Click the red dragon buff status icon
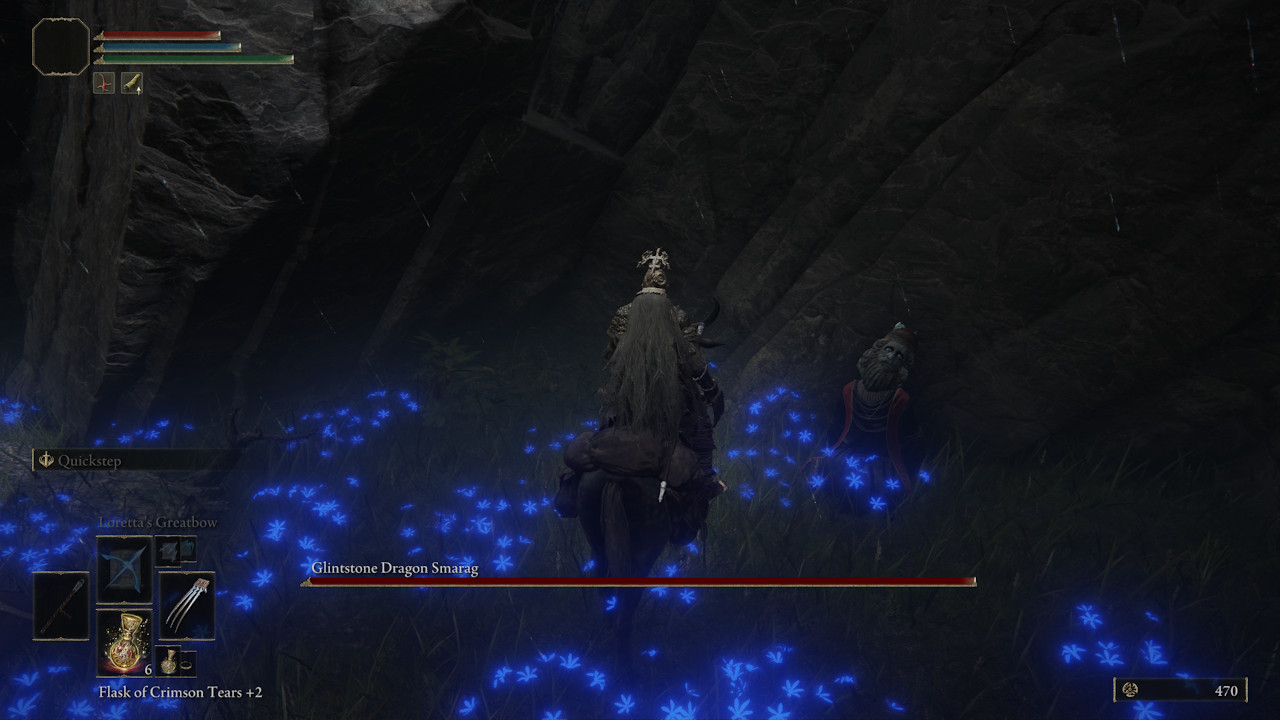This screenshot has width=1280, height=720. coord(103,83)
